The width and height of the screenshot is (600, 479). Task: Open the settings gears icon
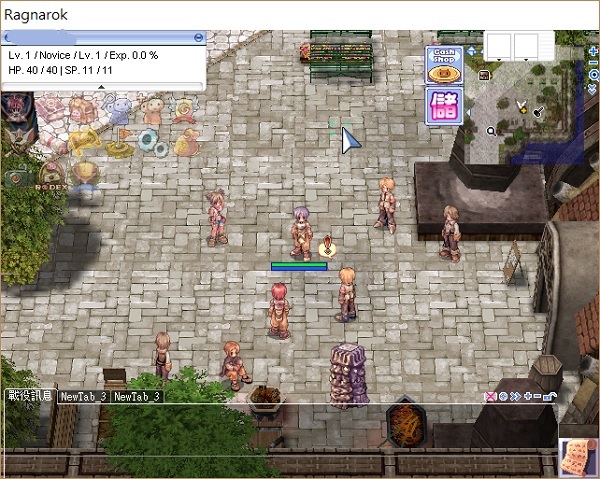click(x=154, y=143)
